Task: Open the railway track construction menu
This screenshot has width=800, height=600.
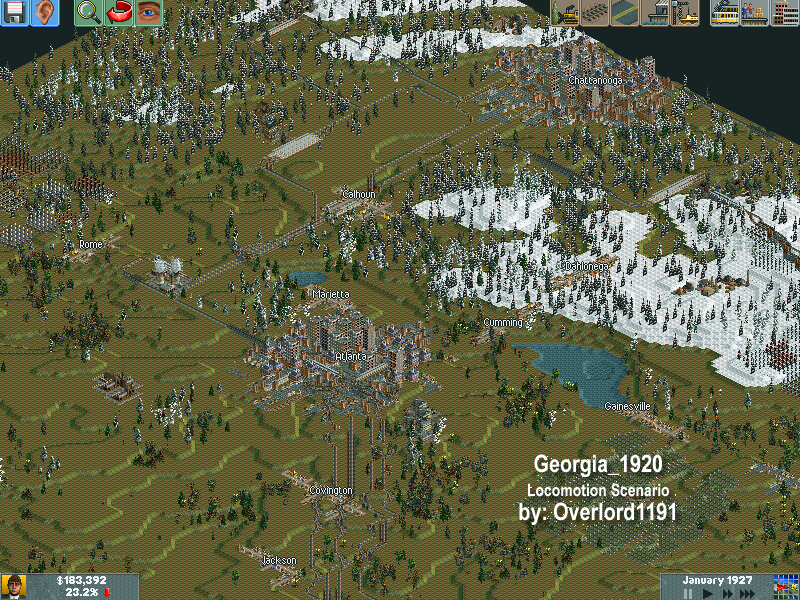Action: coord(595,13)
